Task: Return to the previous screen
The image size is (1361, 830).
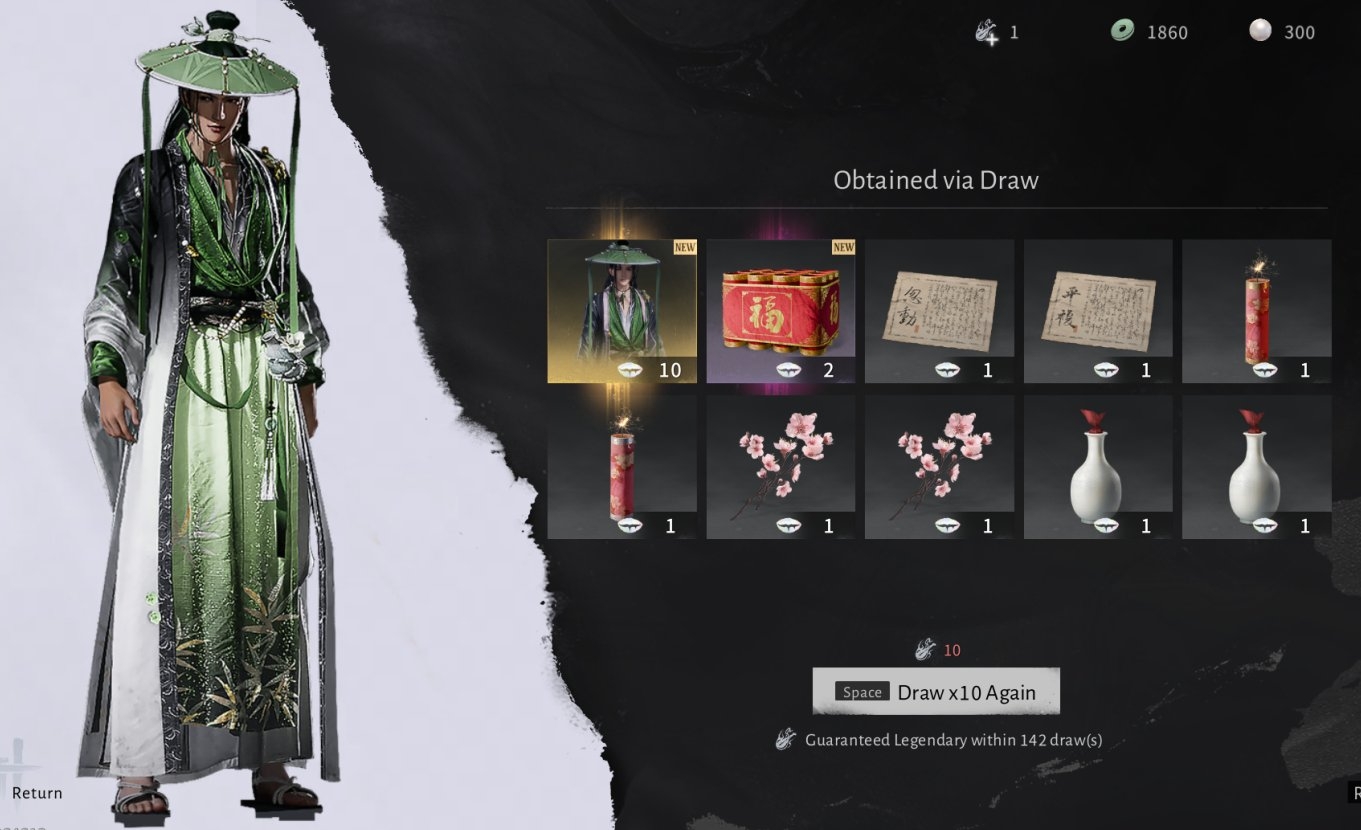Action: pyautogui.click(x=36, y=793)
